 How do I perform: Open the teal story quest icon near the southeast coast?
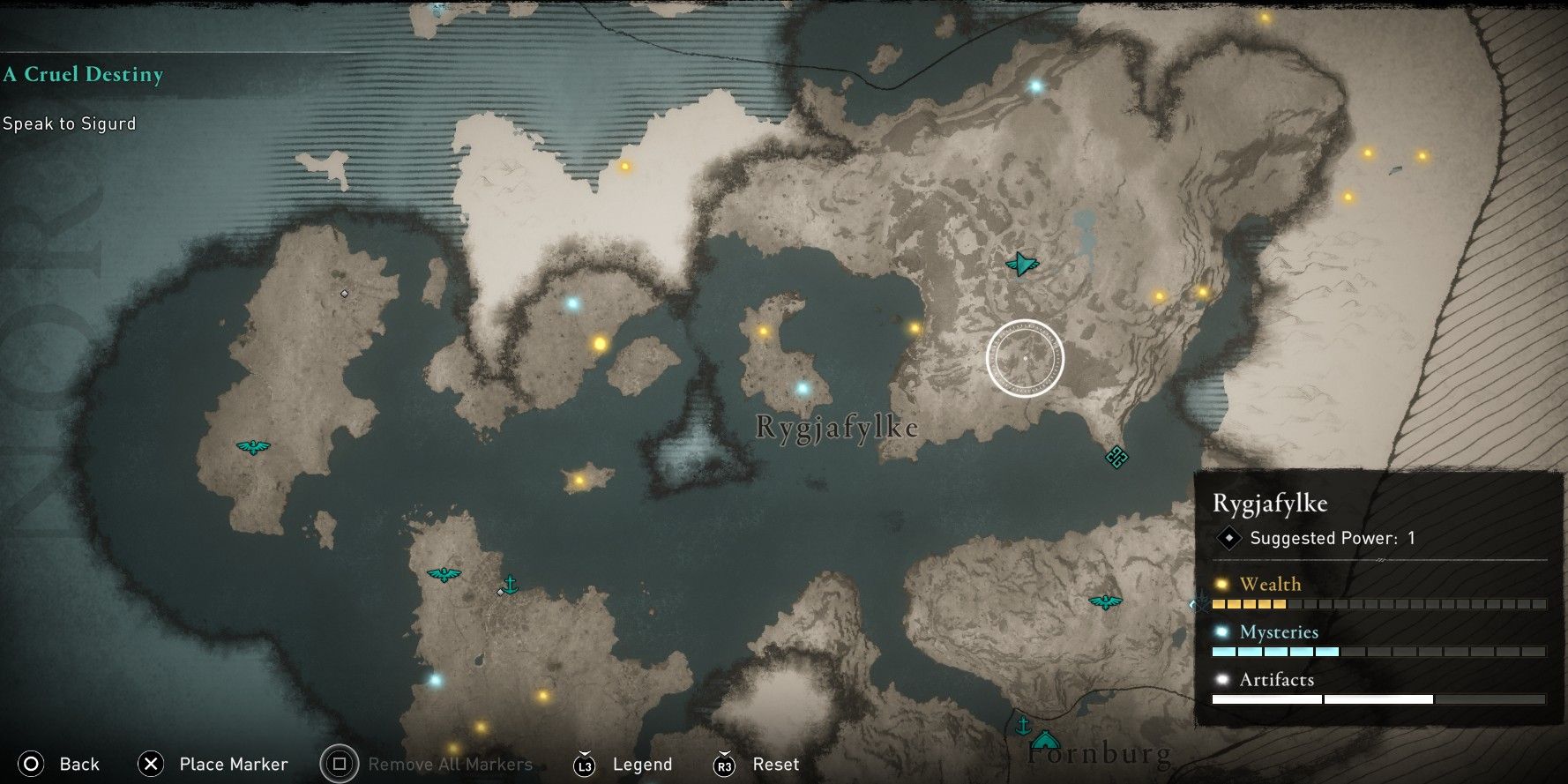pos(1115,459)
